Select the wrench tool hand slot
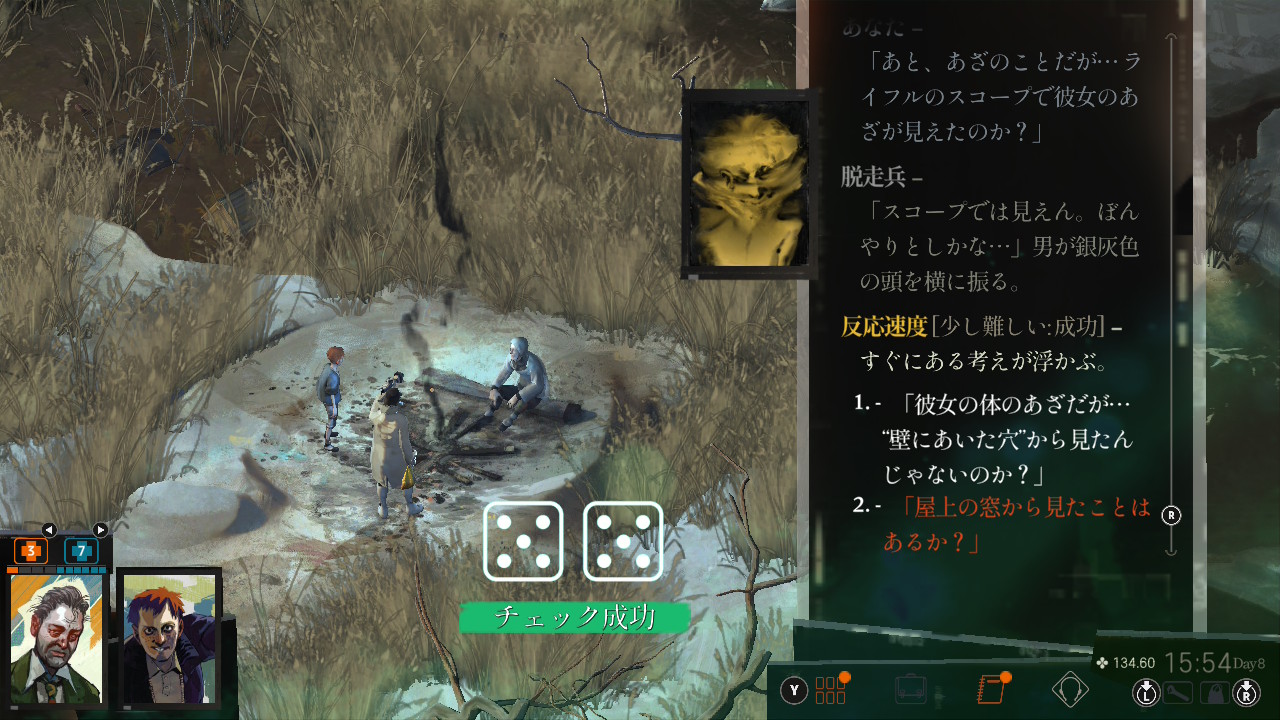Image resolution: width=1280 pixels, height=720 pixels. pos(1179,692)
